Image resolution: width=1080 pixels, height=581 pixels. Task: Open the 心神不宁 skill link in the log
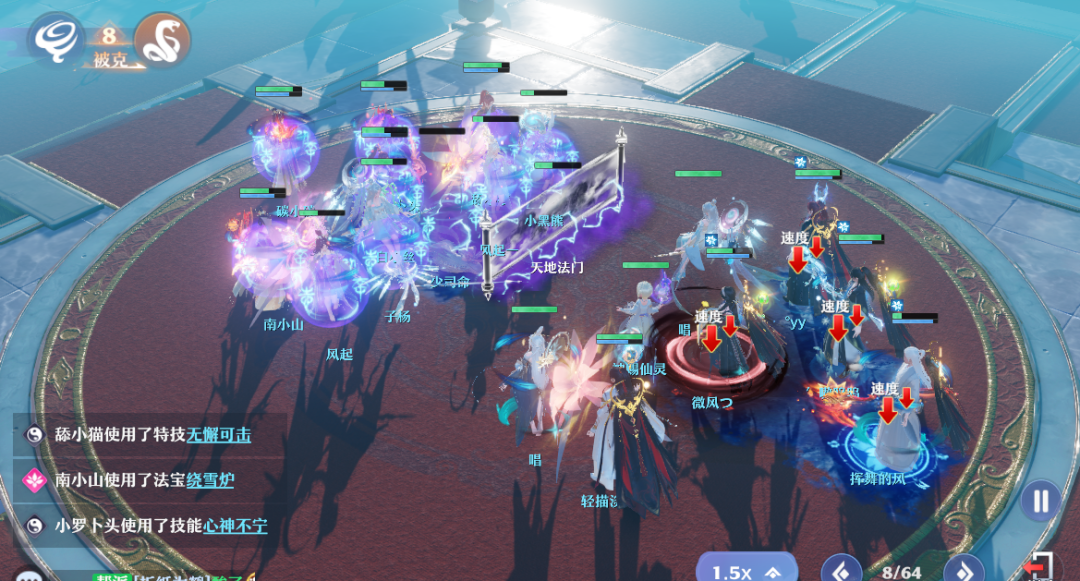235,525
